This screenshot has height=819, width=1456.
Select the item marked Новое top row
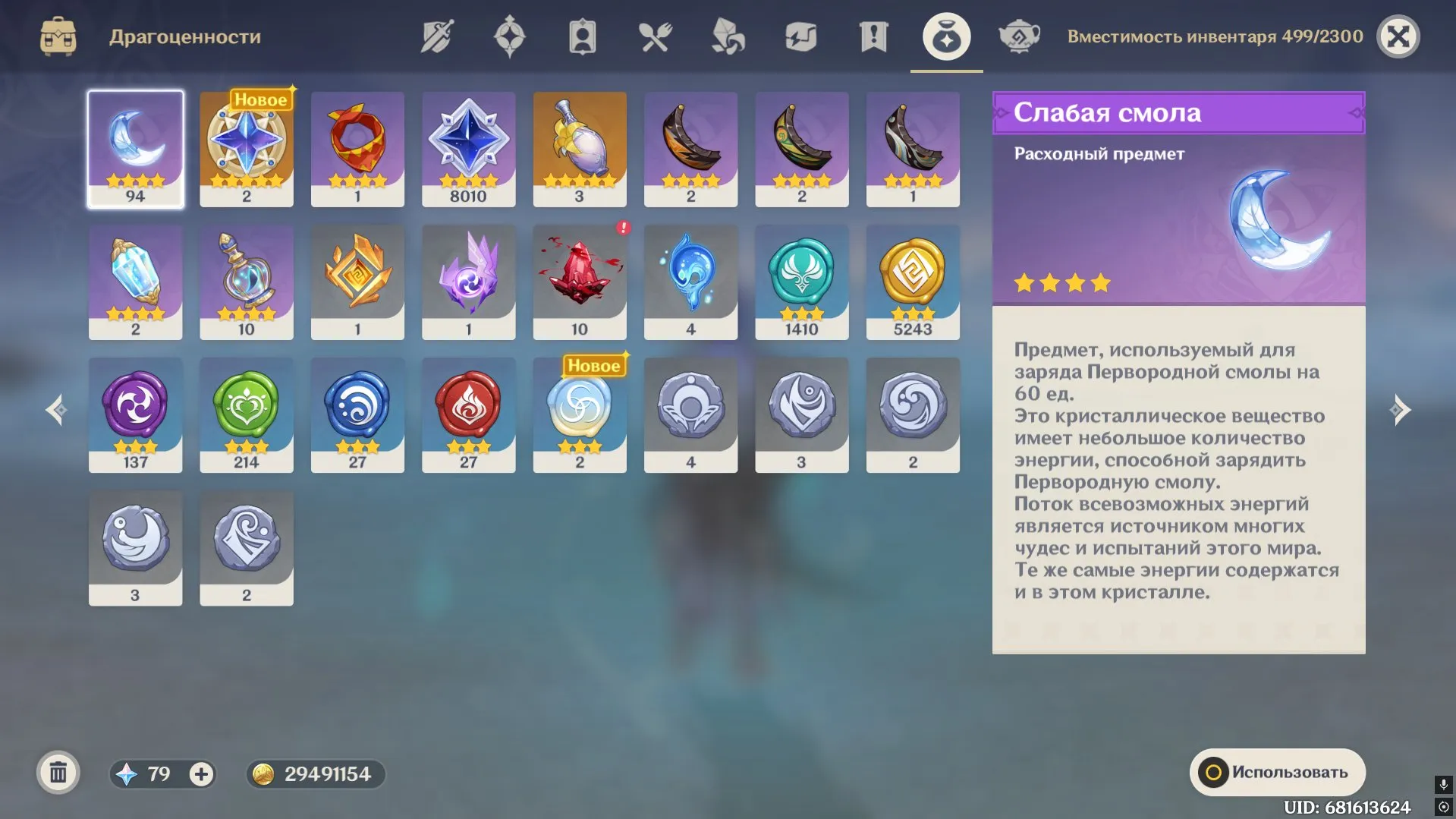246,148
